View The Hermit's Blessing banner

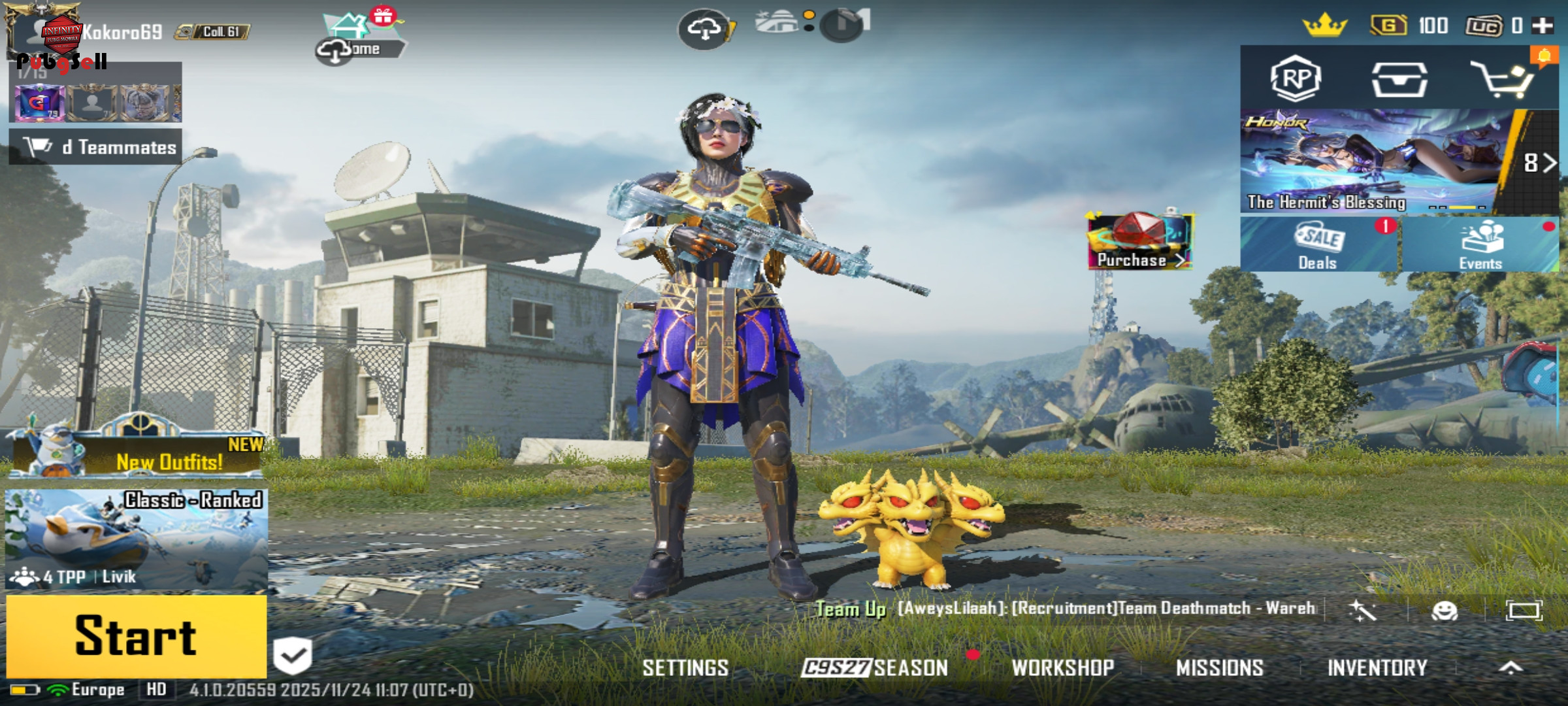[x=1372, y=161]
